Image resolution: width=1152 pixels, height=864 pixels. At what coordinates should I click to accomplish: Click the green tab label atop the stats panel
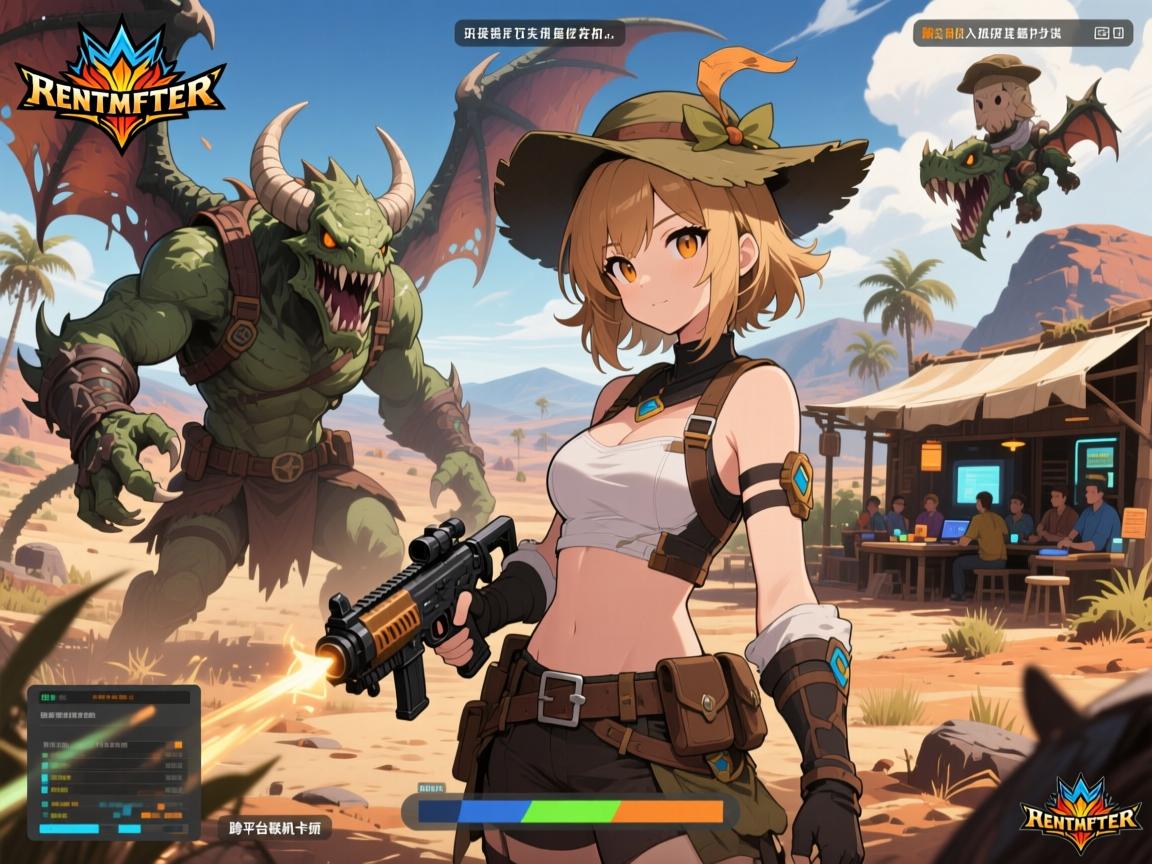coord(47,698)
